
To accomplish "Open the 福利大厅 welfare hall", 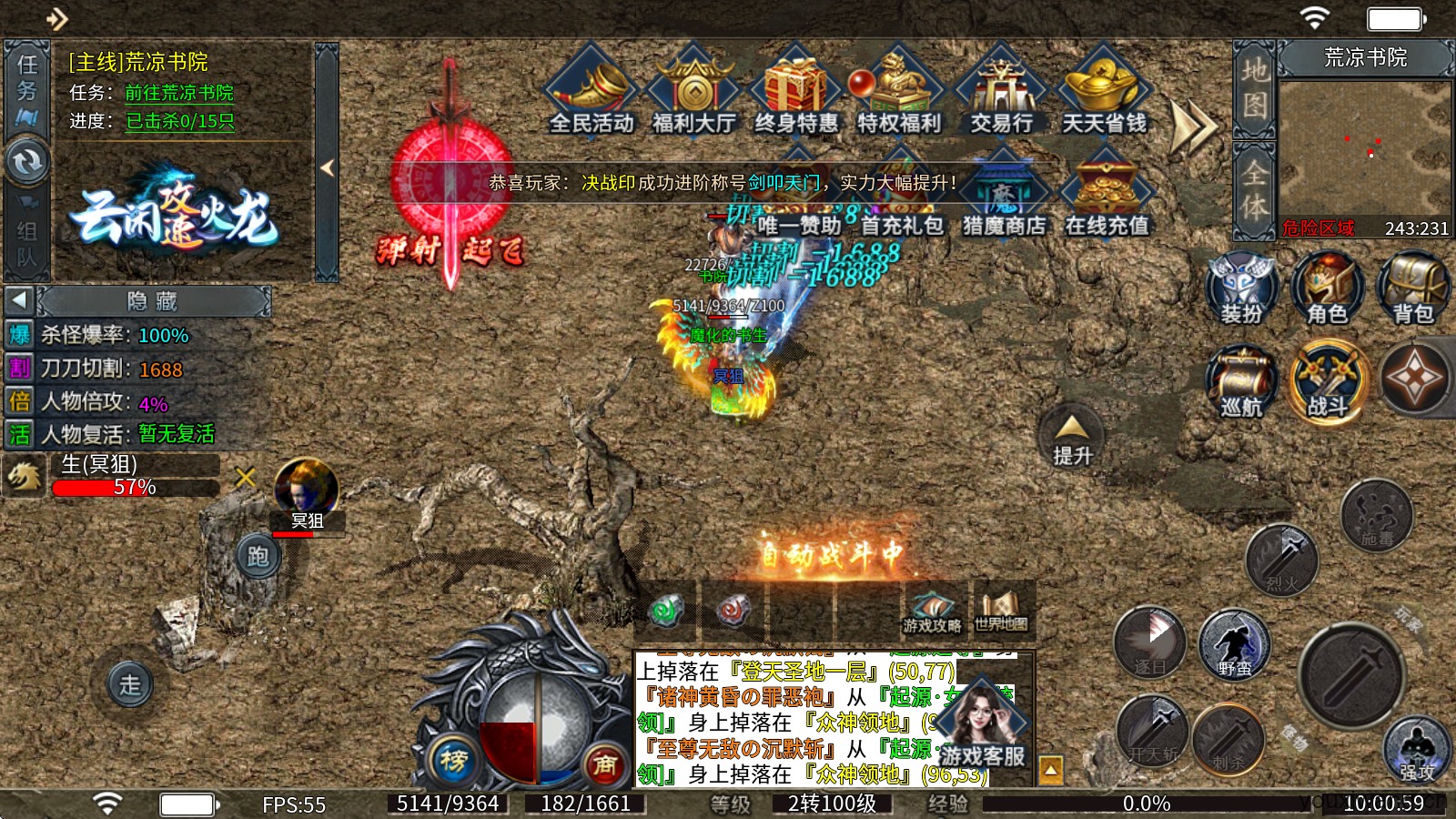I will pos(694,92).
